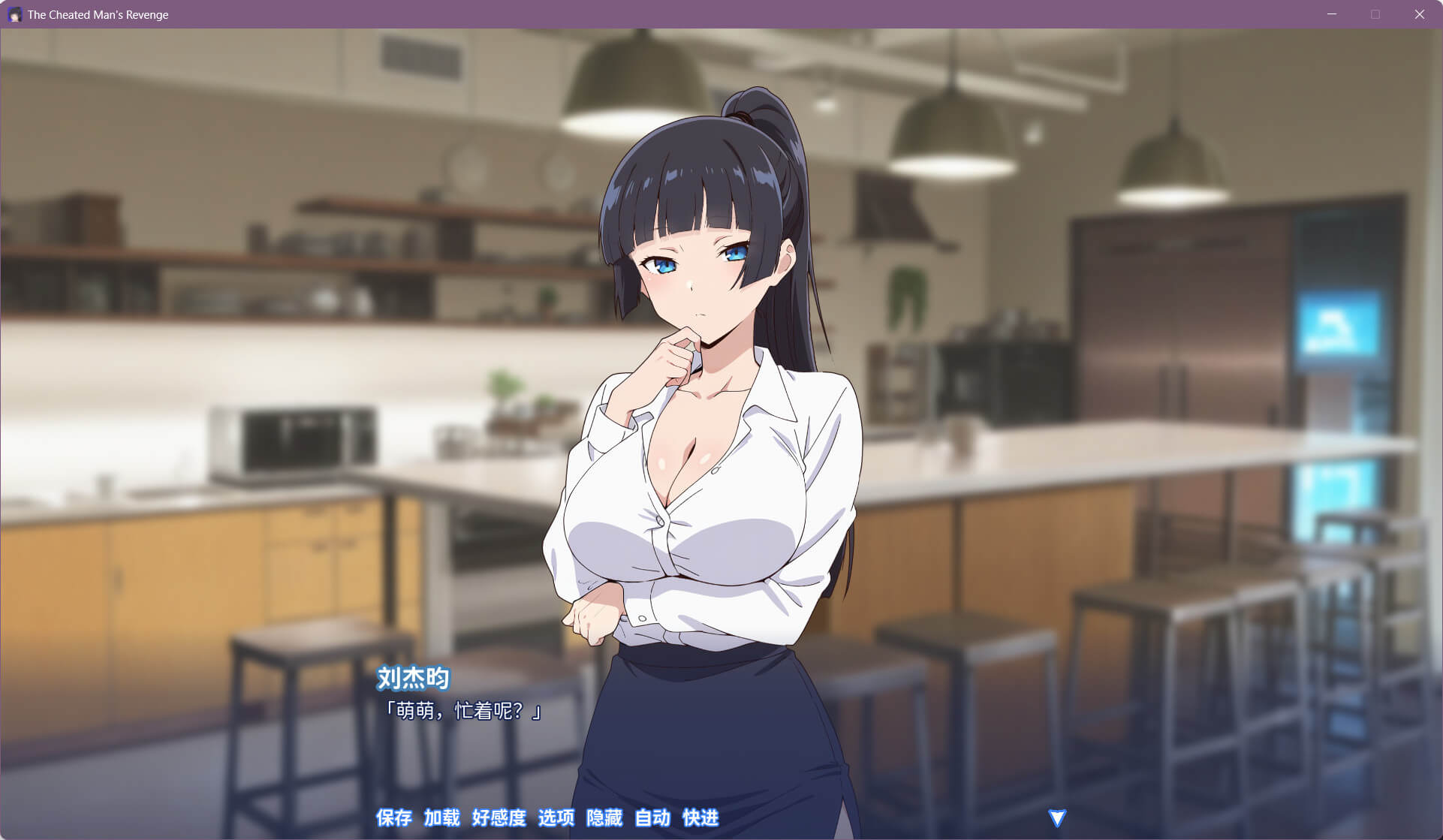The width and height of the screenshot is (1443, 840).
Task: Close the game window
Action: tap(1419, 14)
